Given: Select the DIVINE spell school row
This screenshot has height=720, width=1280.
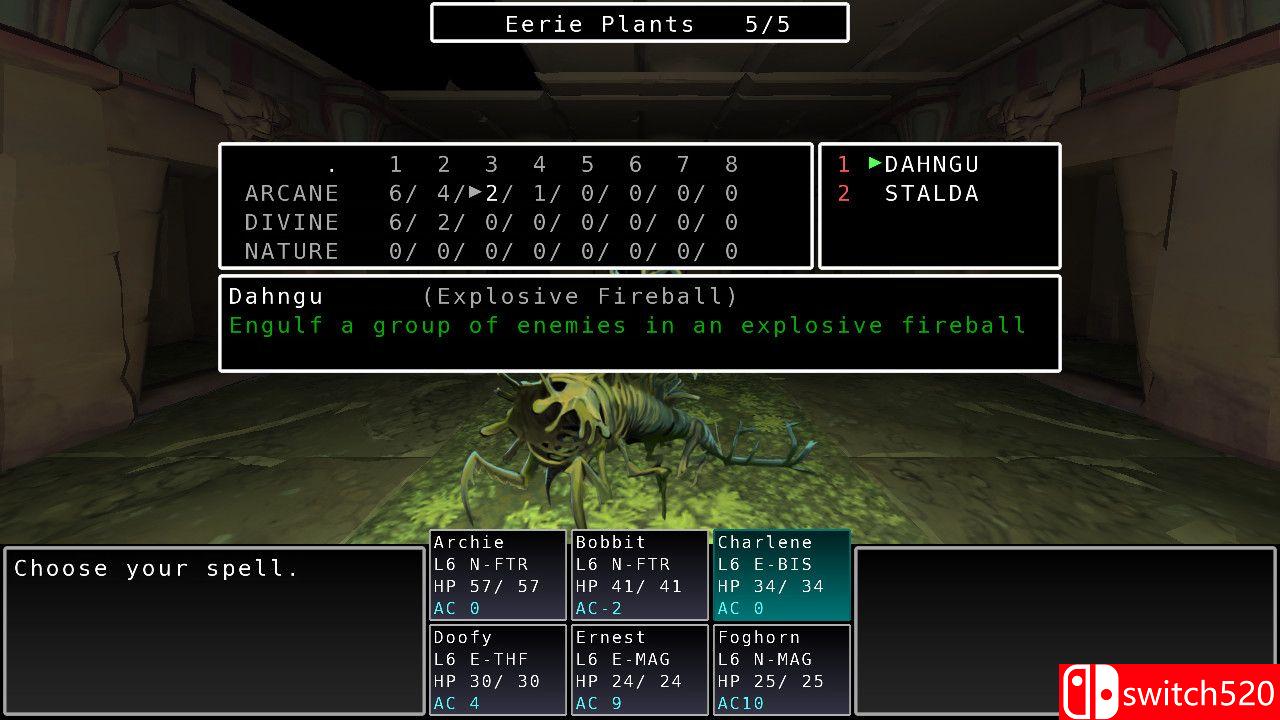Looking at the screenshot, I should pos(292,222).
